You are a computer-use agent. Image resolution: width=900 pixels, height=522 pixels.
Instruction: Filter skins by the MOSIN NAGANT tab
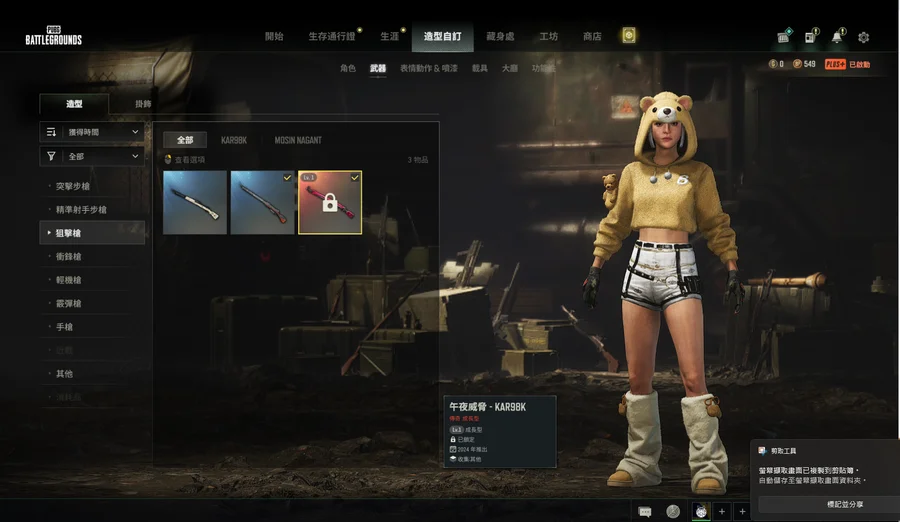click(x=298, y=141)
